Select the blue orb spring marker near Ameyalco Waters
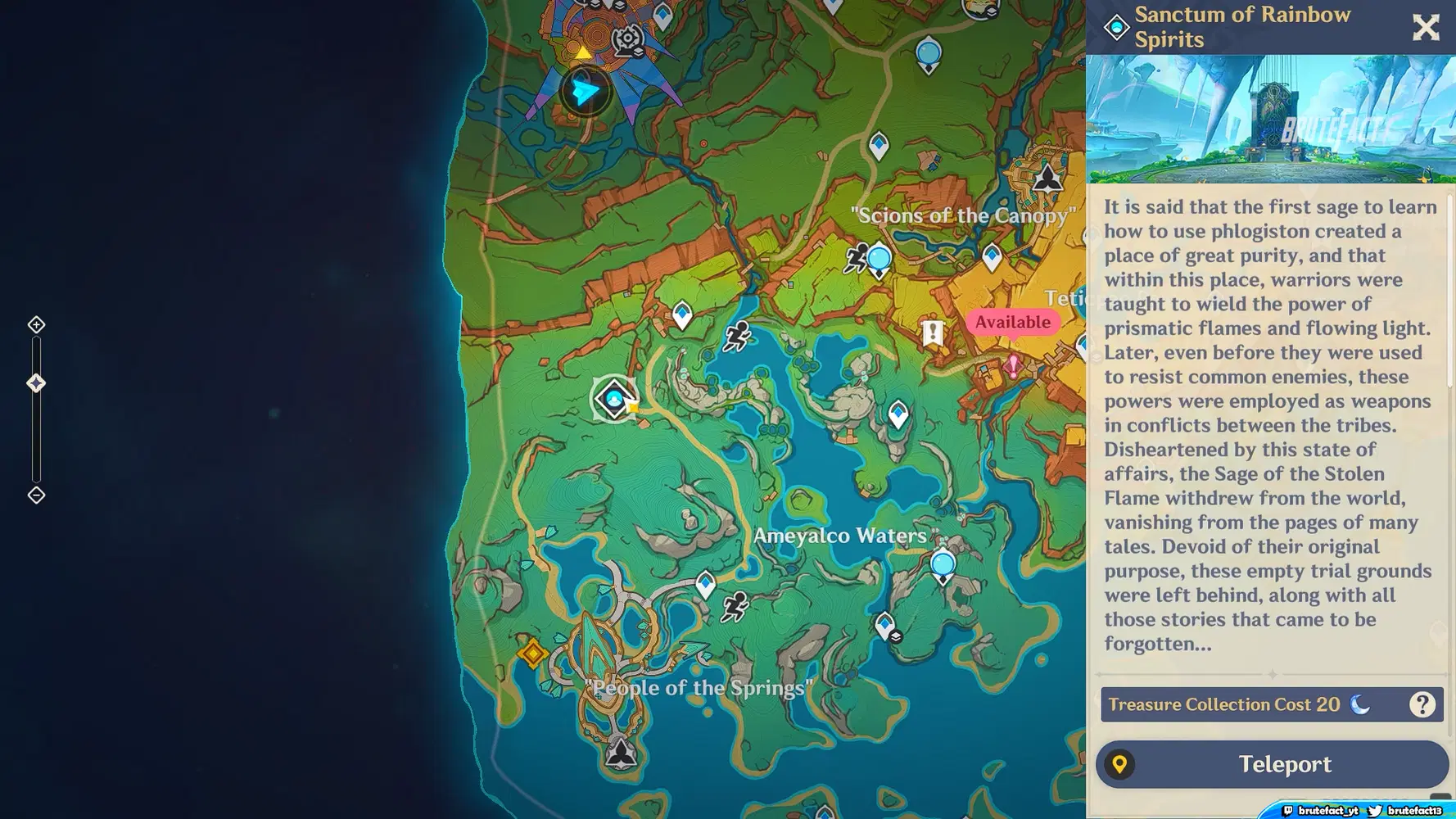This screenshot has height=819, width=1456. tap(942, 563)
